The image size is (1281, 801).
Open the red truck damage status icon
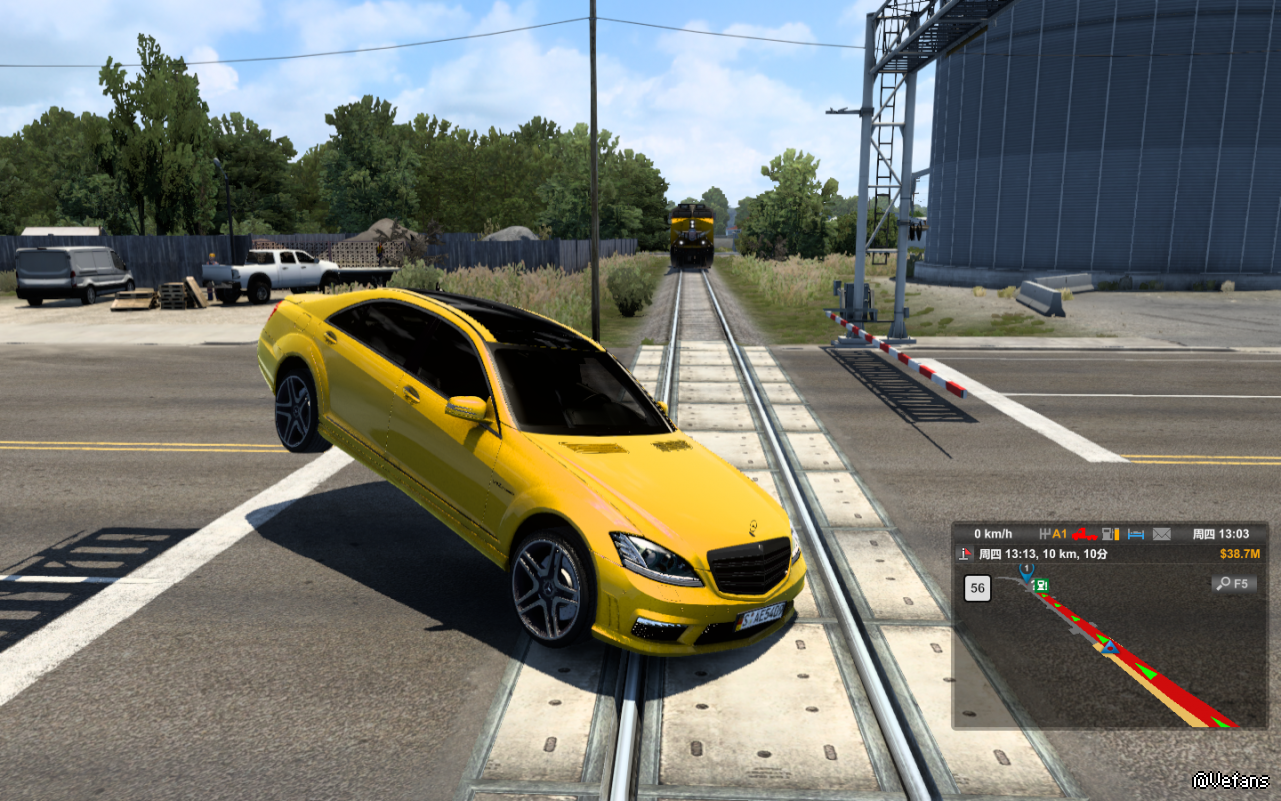point(1085,534)
